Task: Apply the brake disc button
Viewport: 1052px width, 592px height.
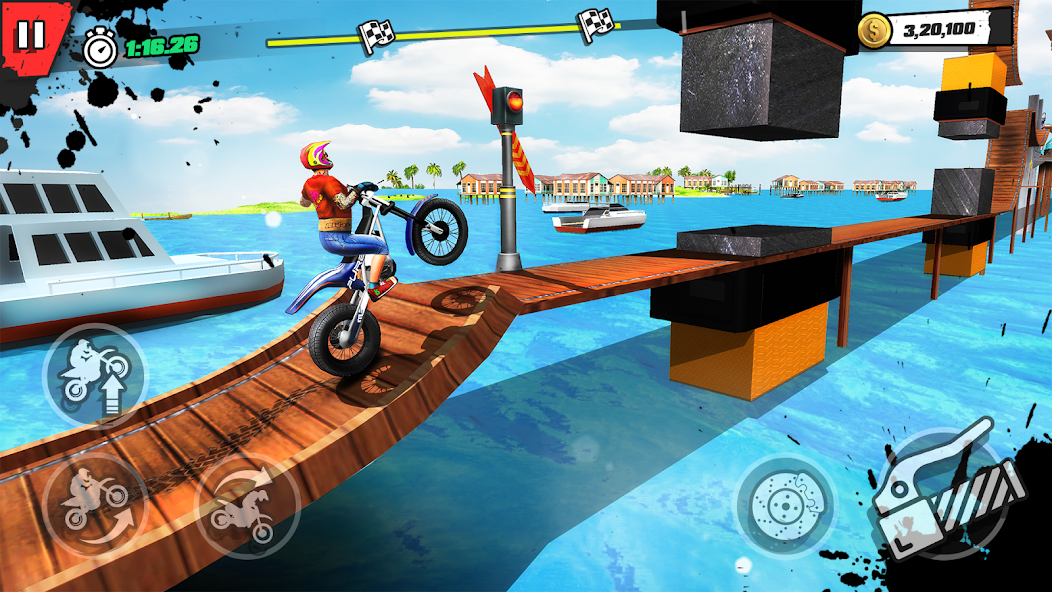Action: (786, 504)
